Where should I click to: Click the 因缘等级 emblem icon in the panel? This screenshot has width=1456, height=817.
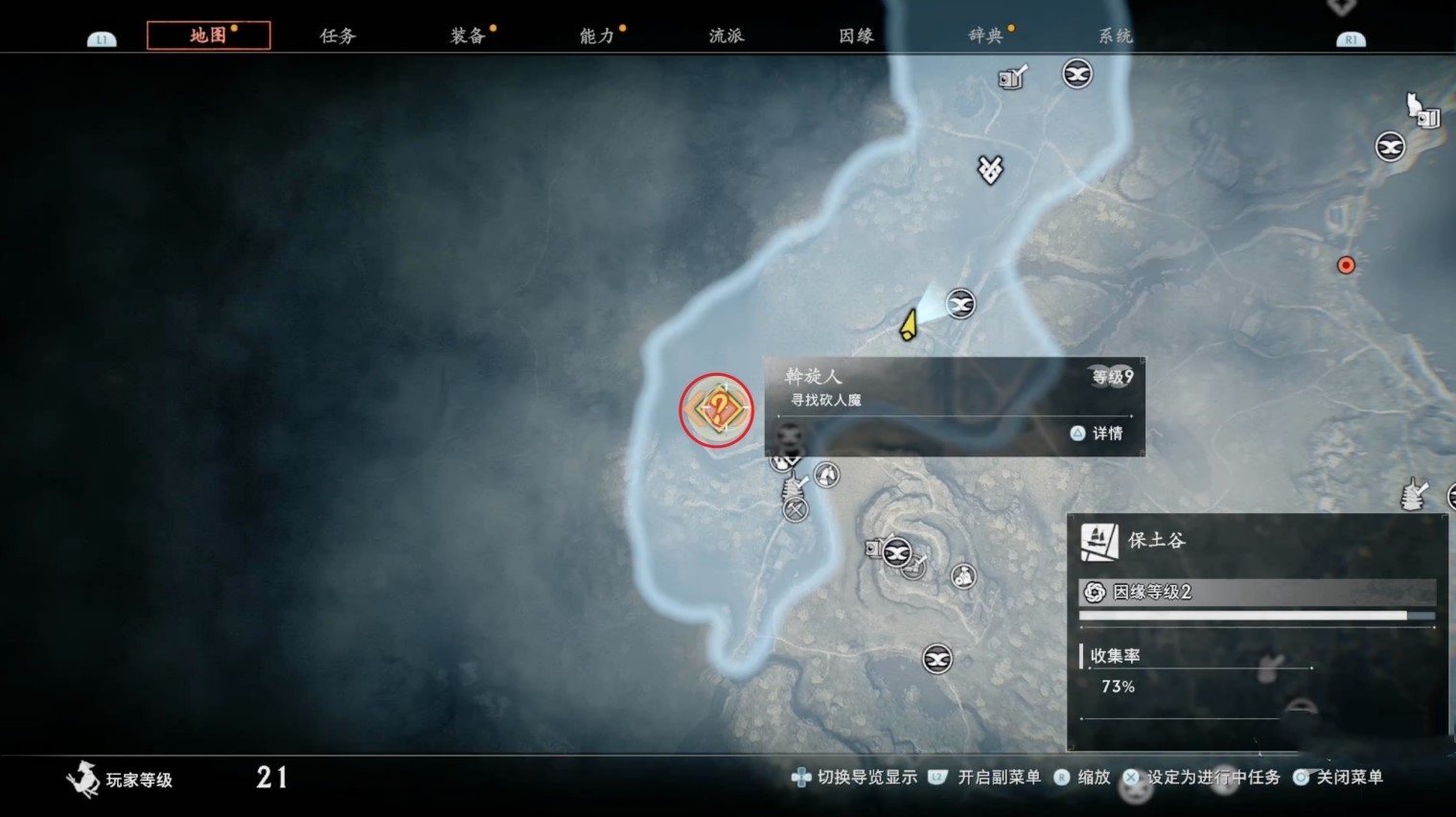point(1094,593)
